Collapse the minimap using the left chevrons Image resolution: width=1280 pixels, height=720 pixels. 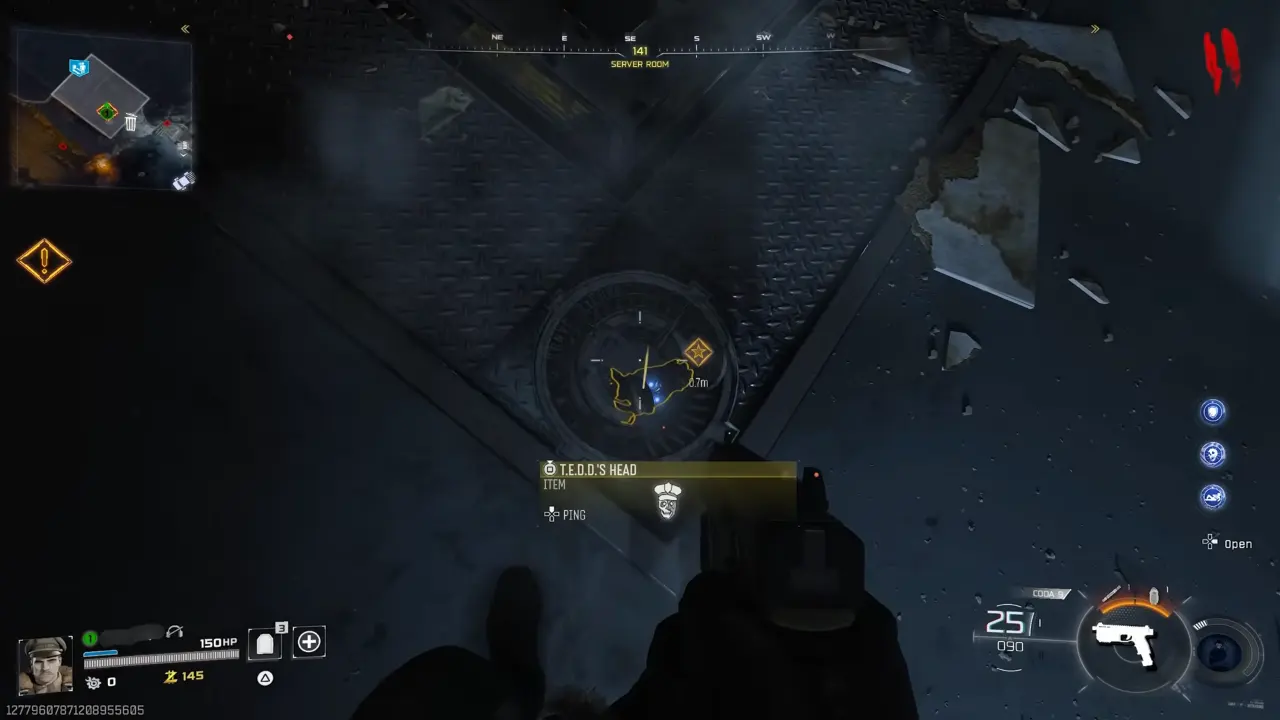[184, 29]
